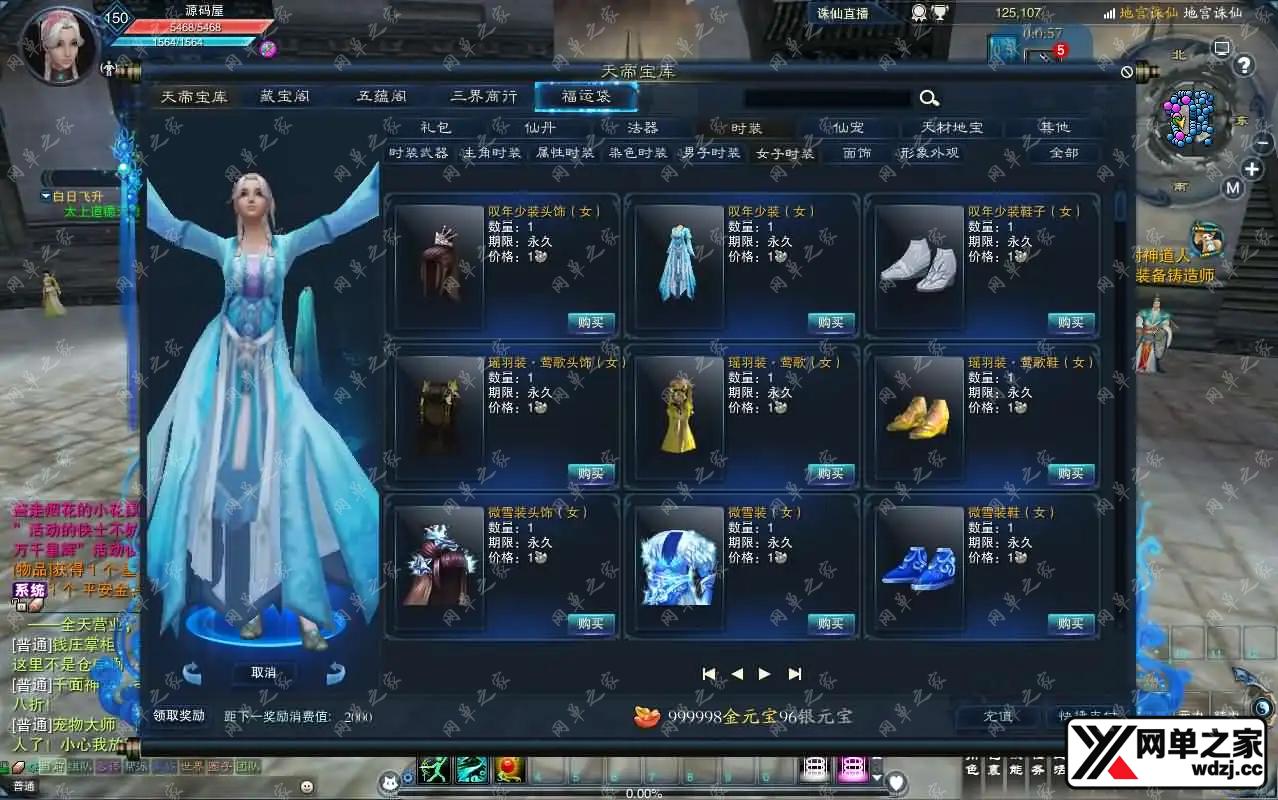Filter by 男子时装 subcategory
The width and height of the screenshot is (1278, 800).
point(711,153)
